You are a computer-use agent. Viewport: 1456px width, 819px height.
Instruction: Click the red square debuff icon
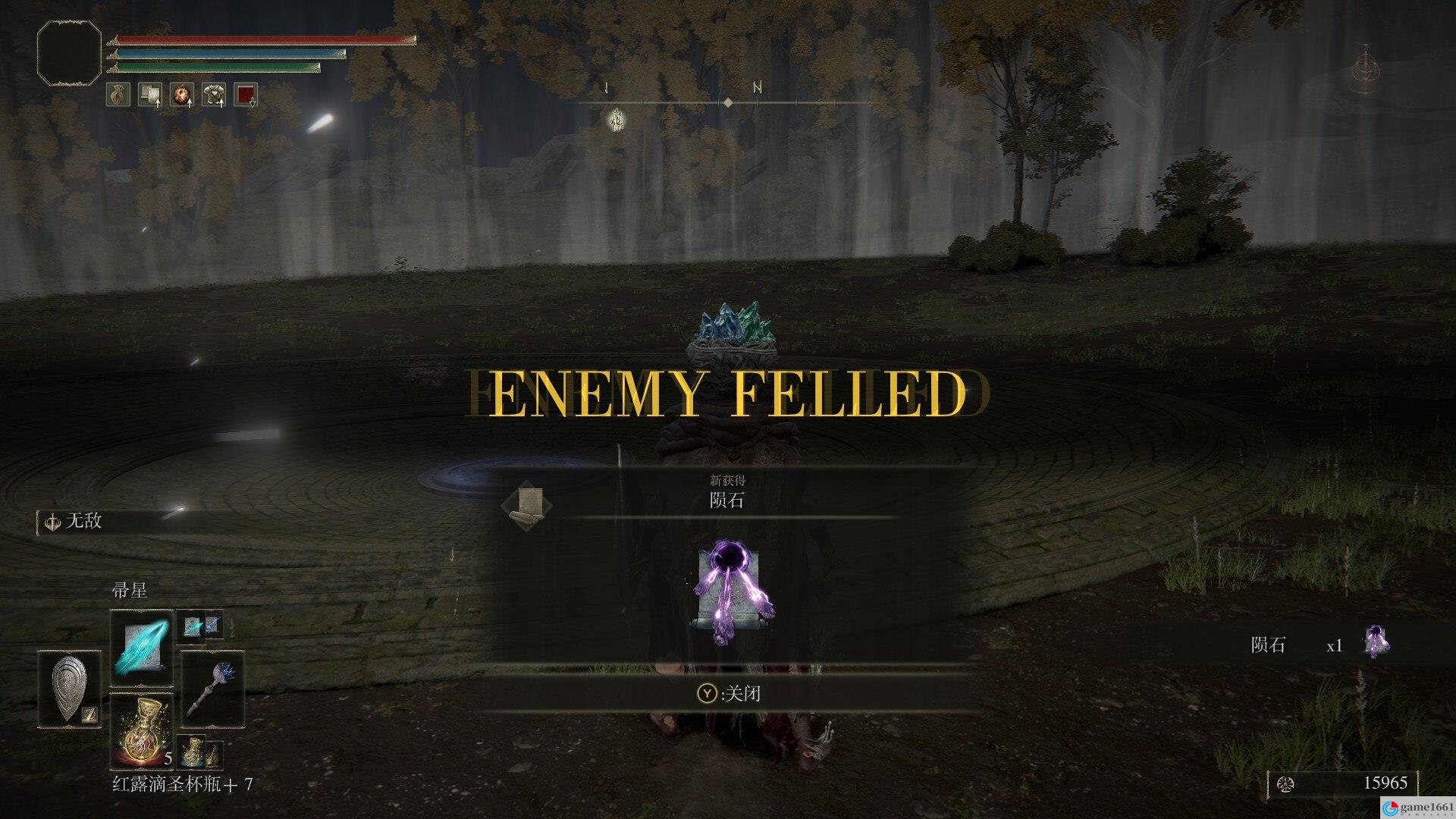pyautogui.click(x=246, y=95)
